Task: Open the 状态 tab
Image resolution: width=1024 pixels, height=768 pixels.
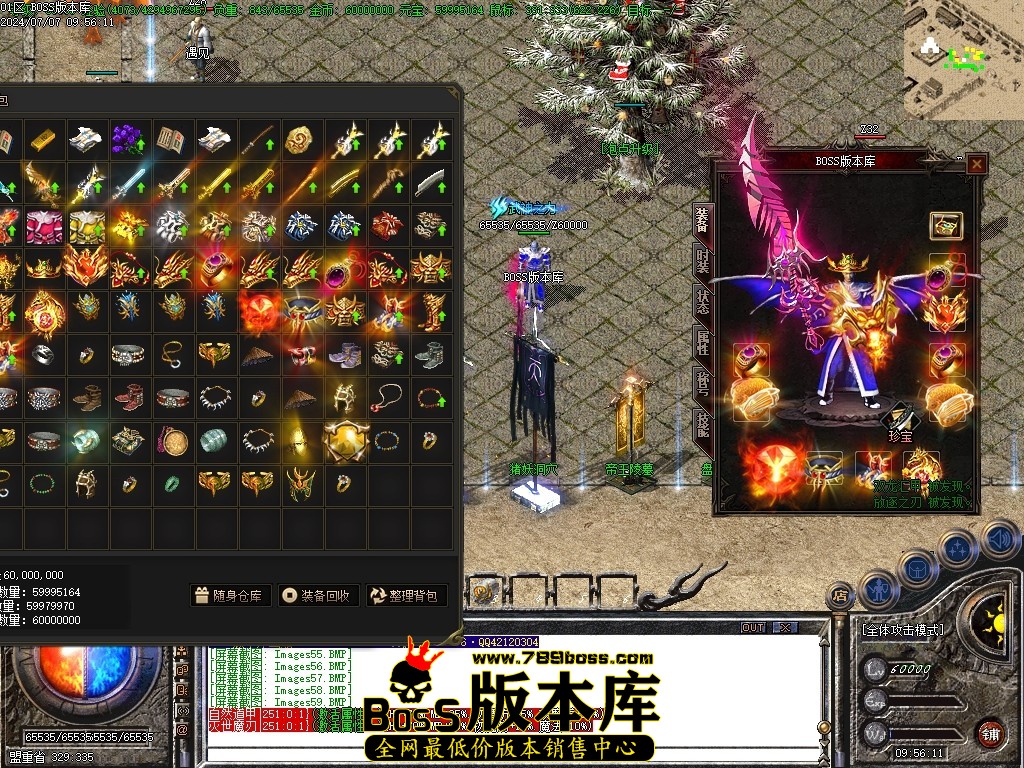Action: tap(702, 302)
